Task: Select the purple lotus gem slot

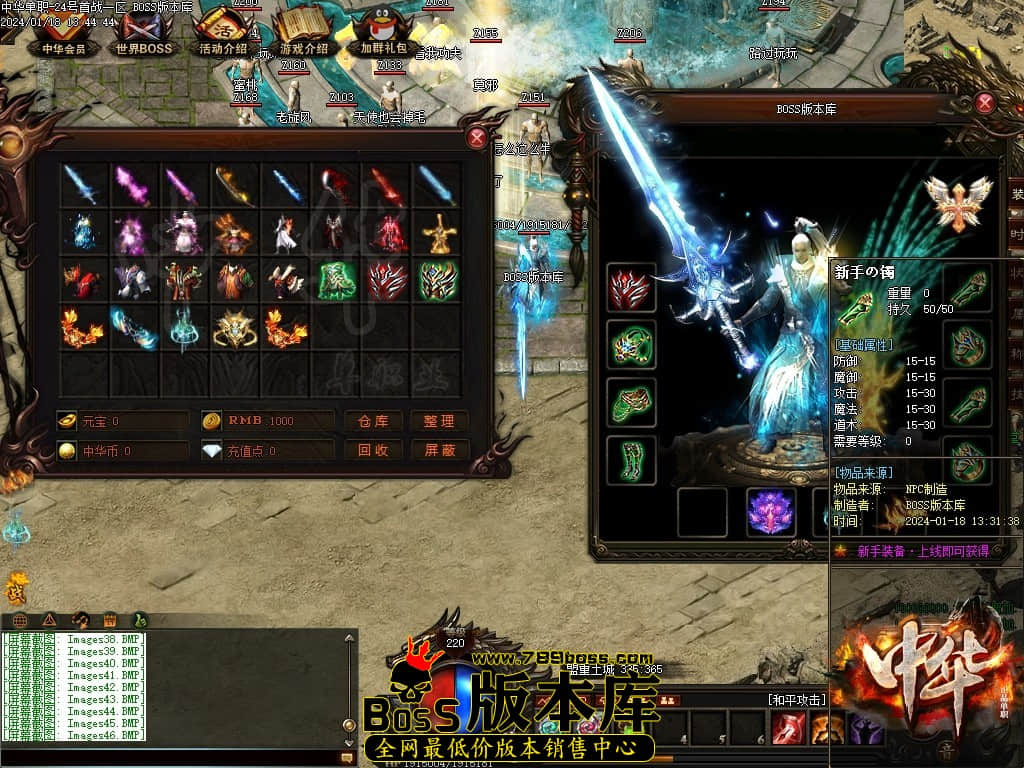Action: tap(771, 512)
